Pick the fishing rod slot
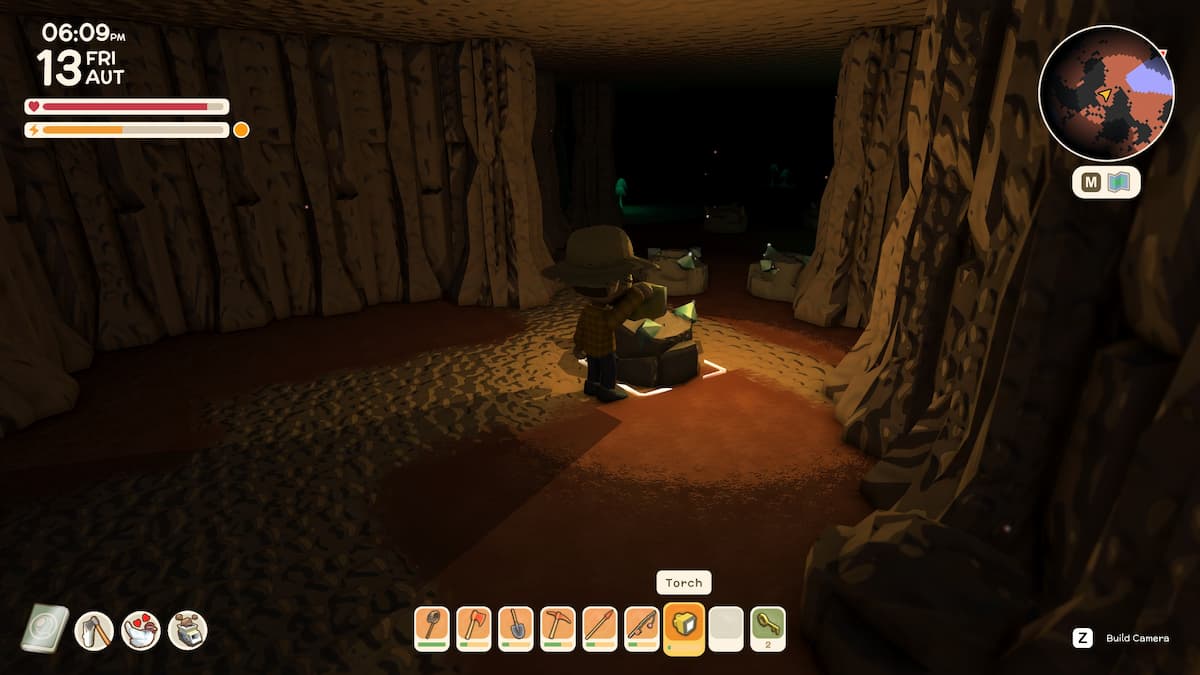The image size is (1200, 675). coord(641,628)
